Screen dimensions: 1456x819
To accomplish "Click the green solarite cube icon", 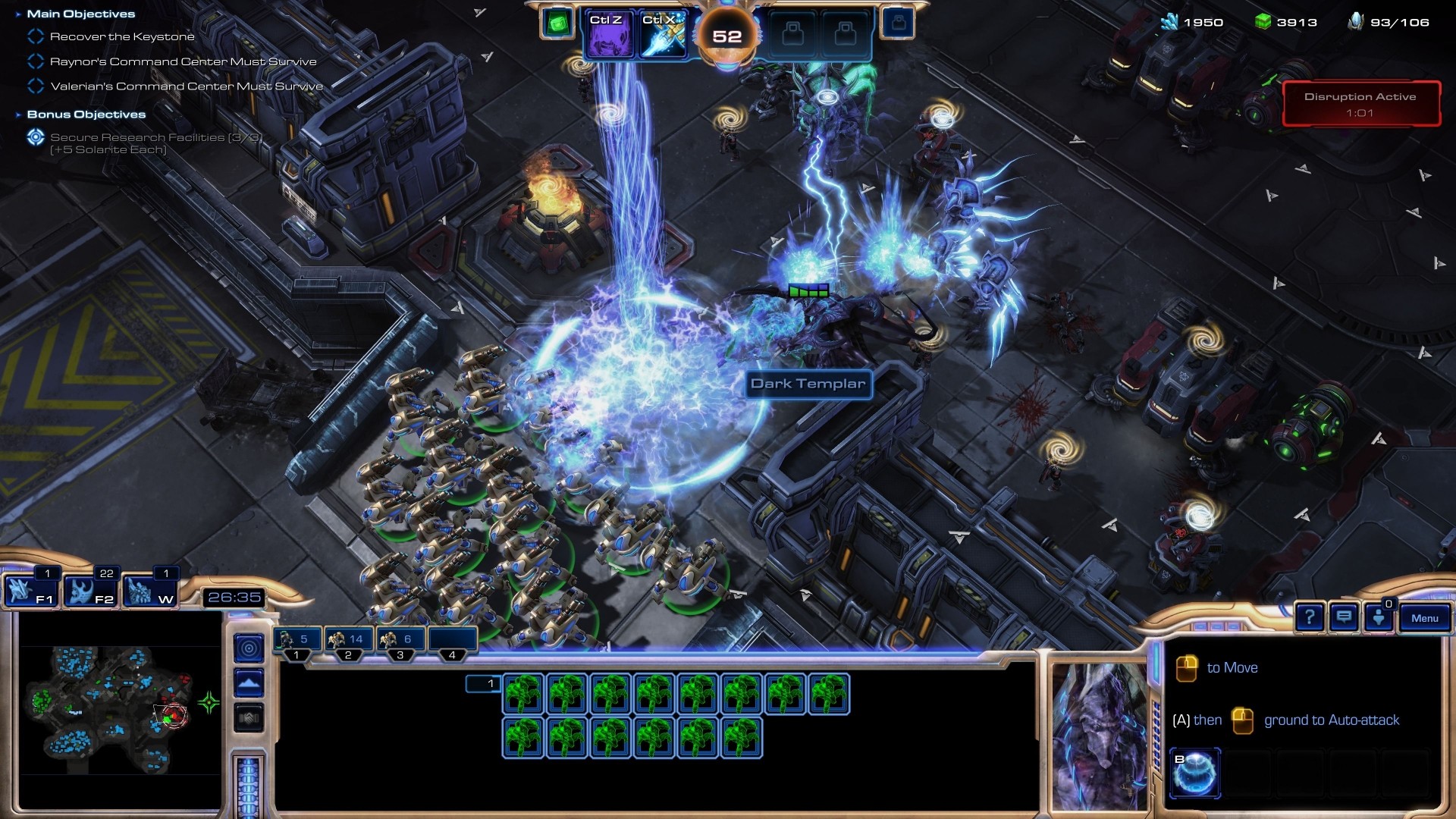I will 557,24.
